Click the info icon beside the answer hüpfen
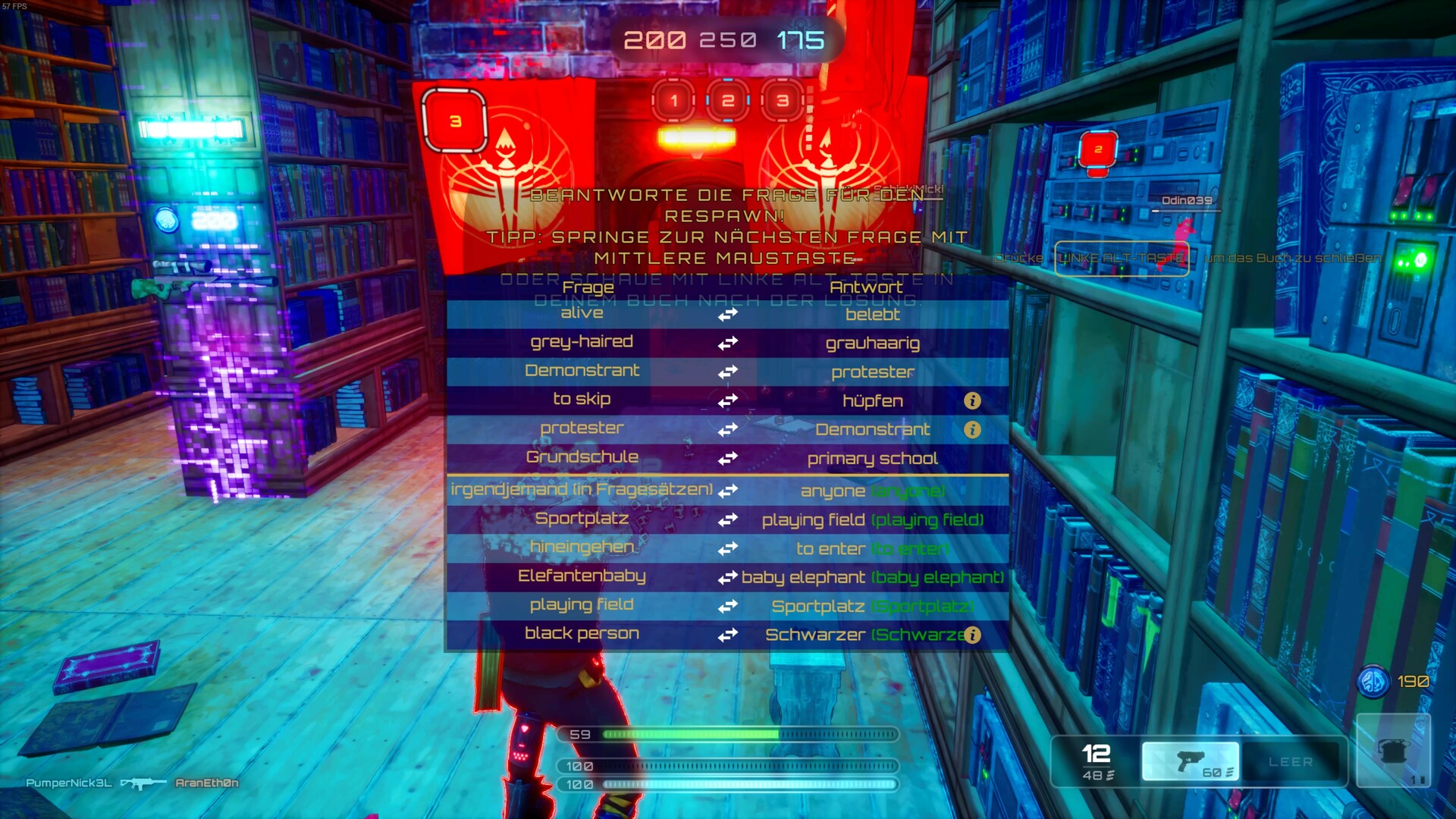 pos(972,402)
